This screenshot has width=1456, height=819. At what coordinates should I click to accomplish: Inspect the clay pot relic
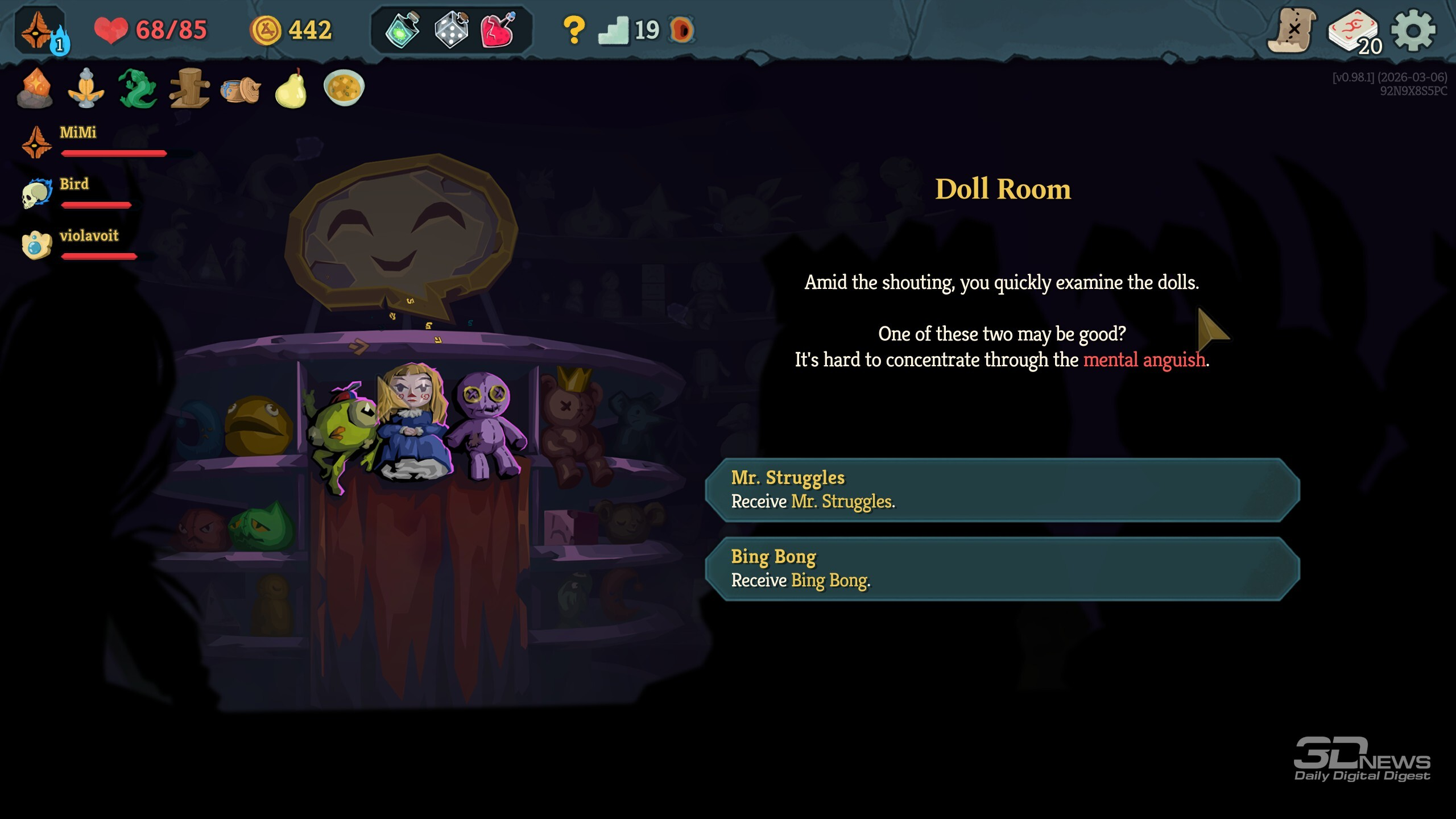pyautogui.click(x=240, y=89)
